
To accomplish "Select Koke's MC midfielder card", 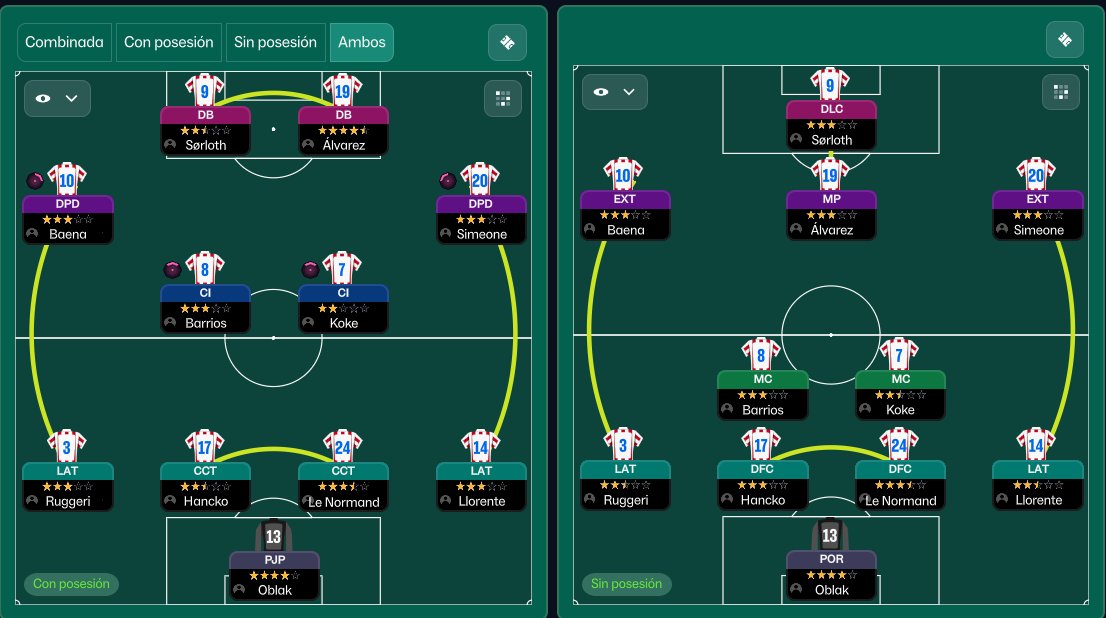I will coord(900,395).
